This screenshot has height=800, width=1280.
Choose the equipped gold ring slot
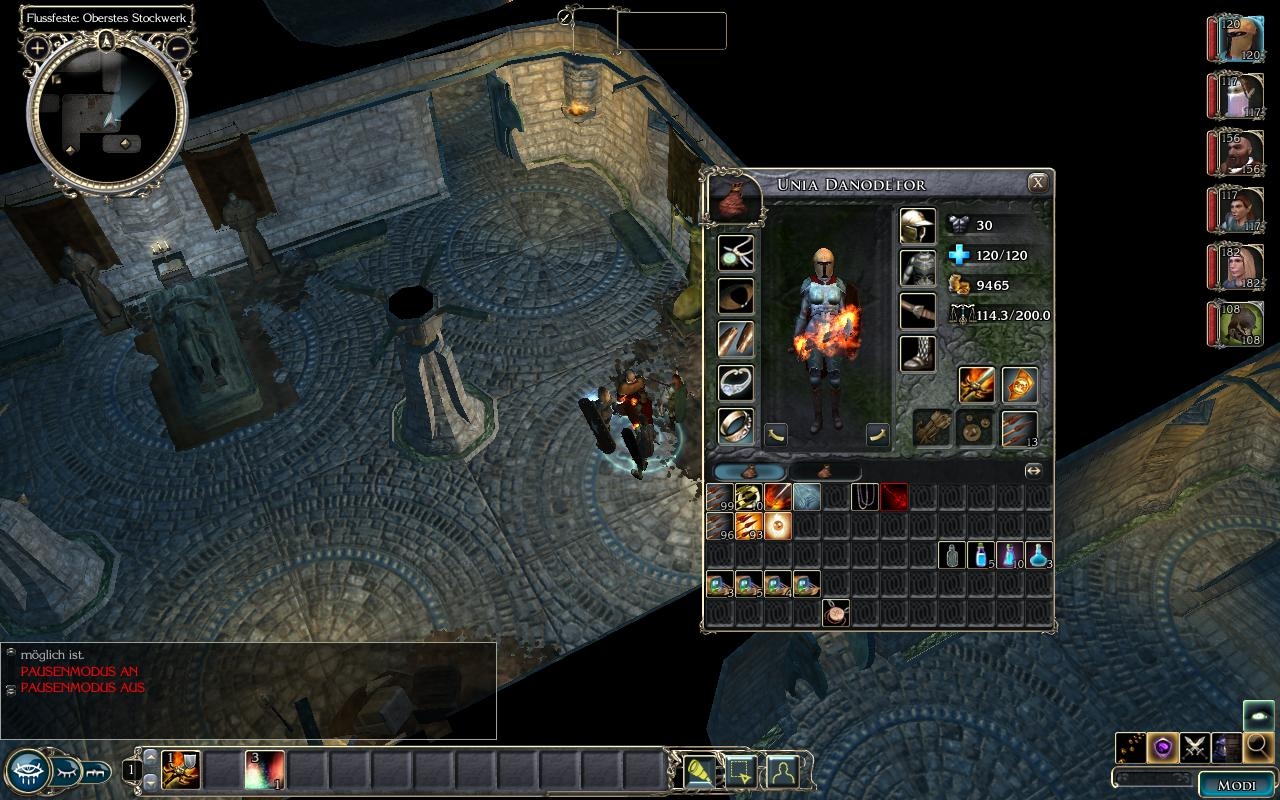[x=736, y=425]
